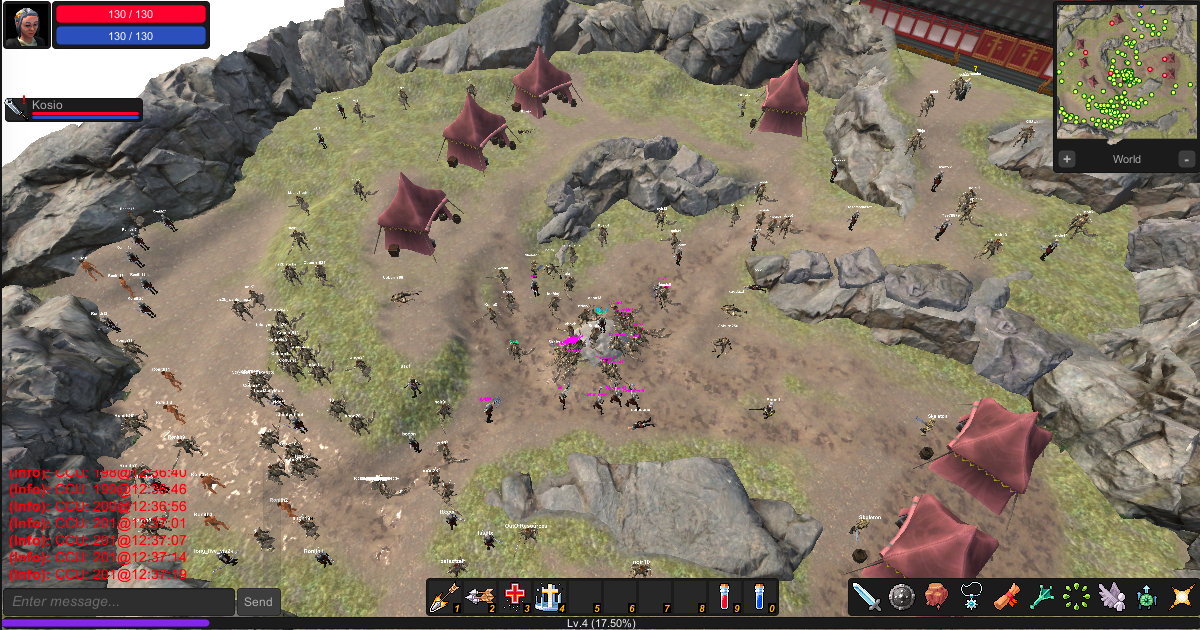This screenshot has width=1200, height=630.
Task: Open the round shield menu icon
Action: coord(902,597)
